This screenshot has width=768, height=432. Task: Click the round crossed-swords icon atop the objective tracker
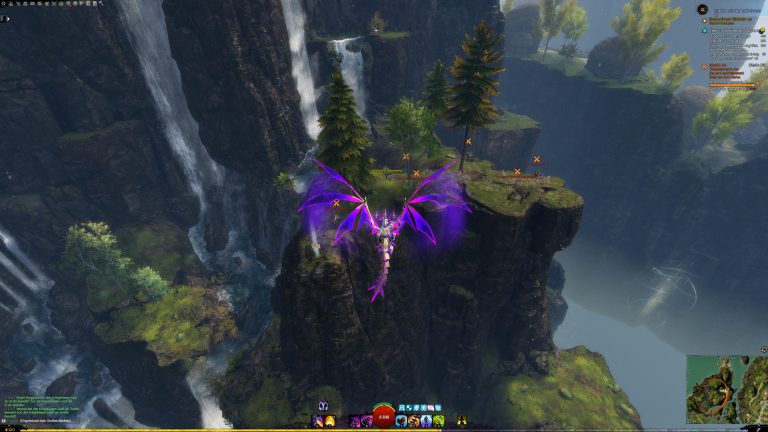point(702,9)
